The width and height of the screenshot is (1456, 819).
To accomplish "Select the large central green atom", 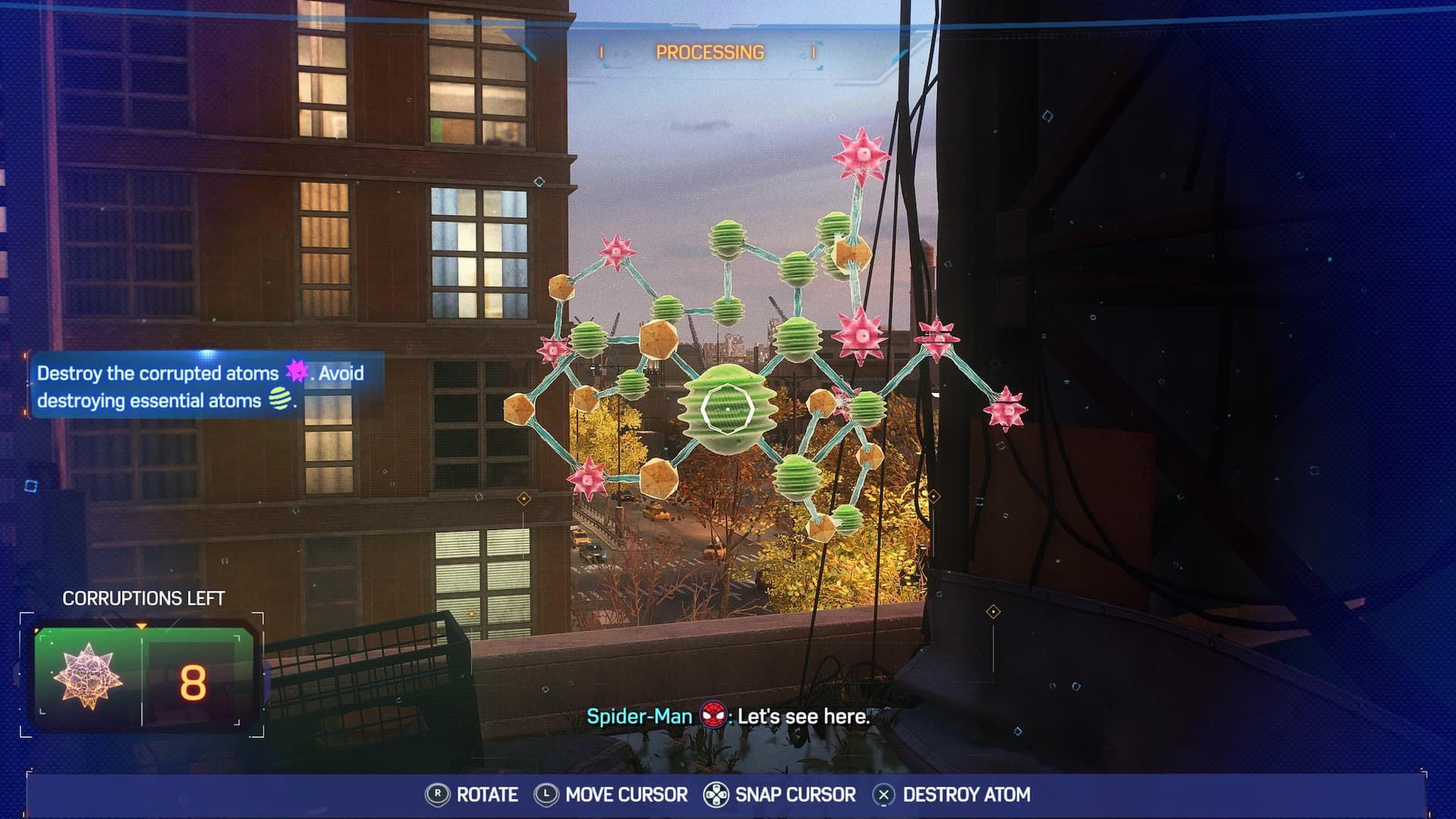I will (726, 409).
